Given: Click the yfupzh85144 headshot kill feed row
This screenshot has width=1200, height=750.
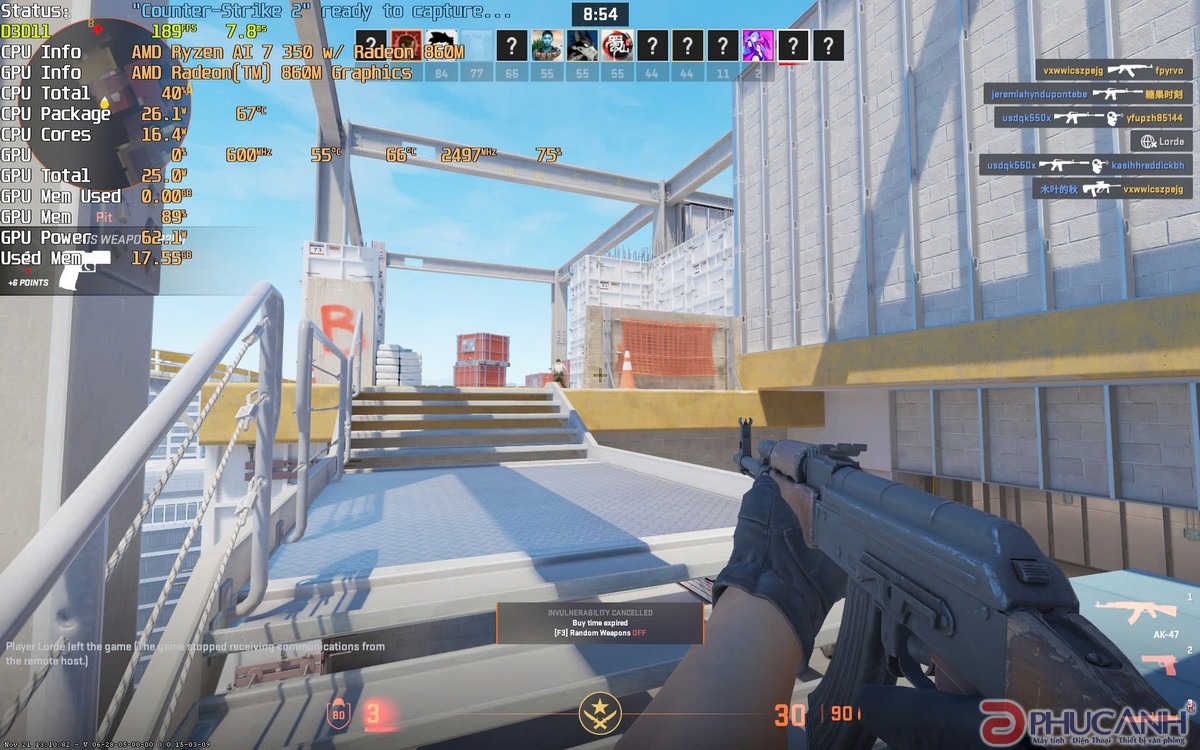Looking at the screenshot, I should 1092,118.
